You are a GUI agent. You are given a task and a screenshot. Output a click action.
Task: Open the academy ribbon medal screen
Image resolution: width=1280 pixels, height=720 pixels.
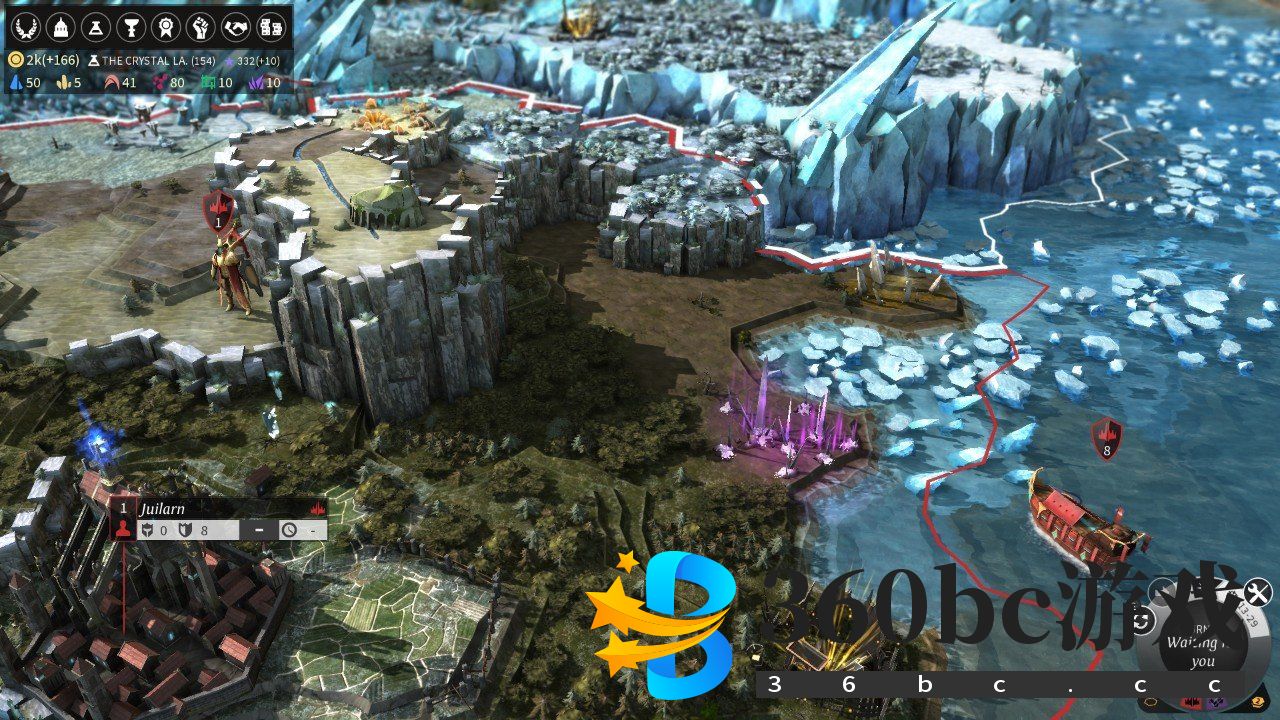(x=166, y=26)
